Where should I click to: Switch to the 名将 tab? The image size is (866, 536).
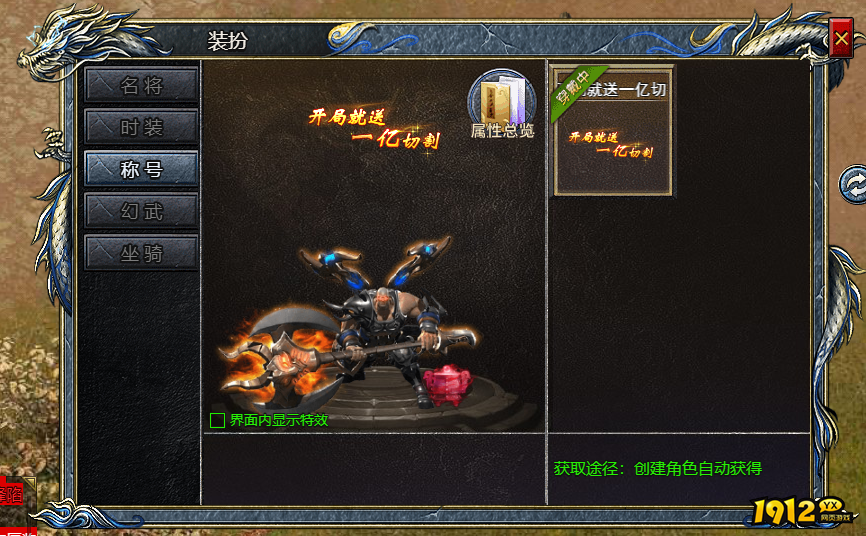(141, 85)
